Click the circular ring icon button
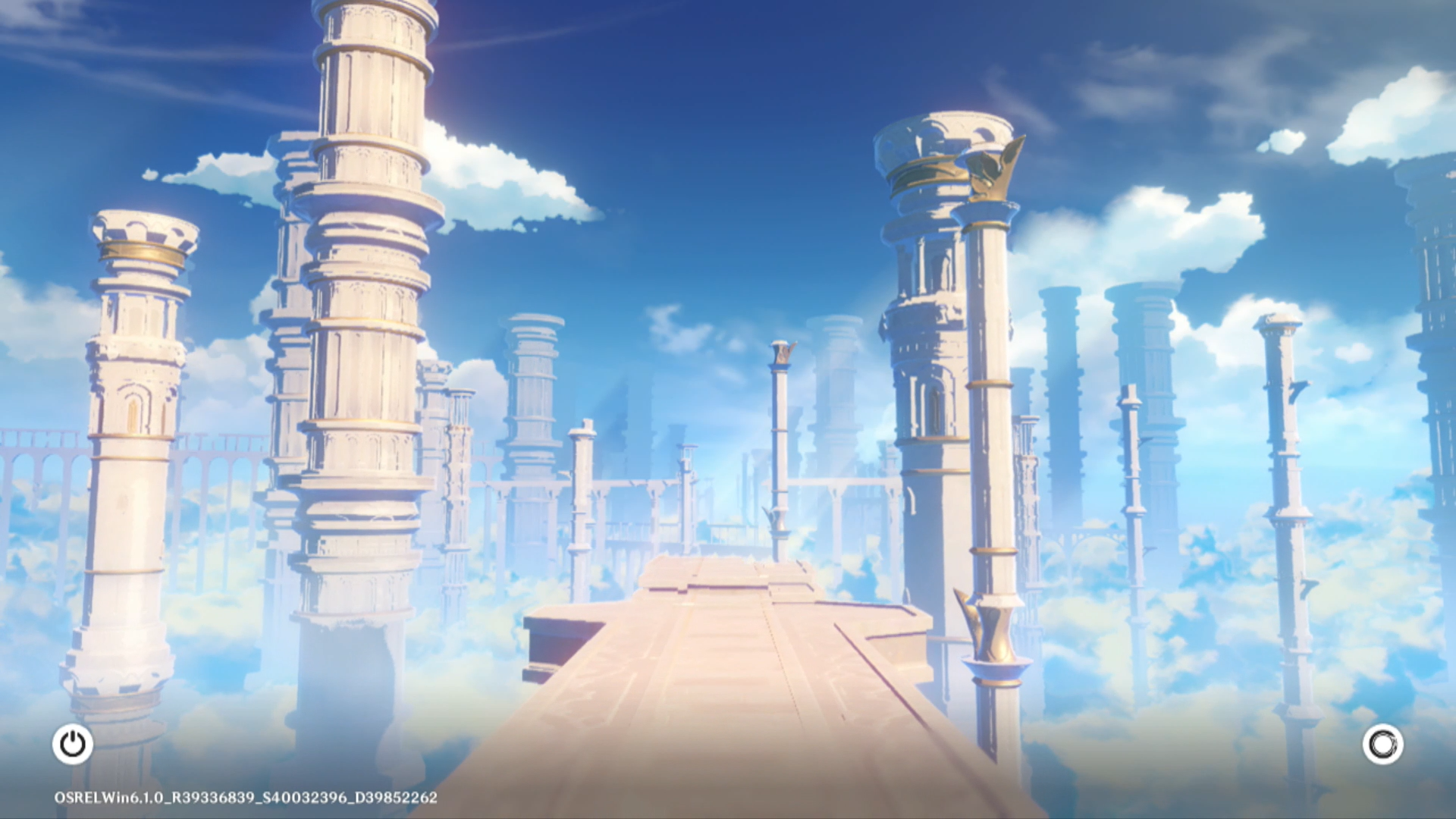This screenshot has width=1456, height=819. click(1382, 744)
